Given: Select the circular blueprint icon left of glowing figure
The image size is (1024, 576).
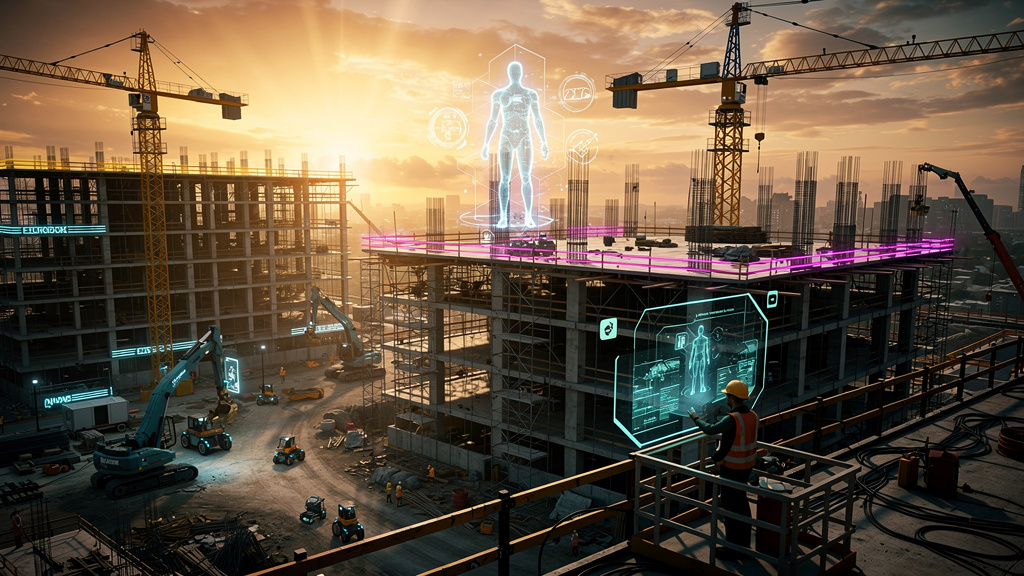Looking at the screenshot, I should point(447,128).
